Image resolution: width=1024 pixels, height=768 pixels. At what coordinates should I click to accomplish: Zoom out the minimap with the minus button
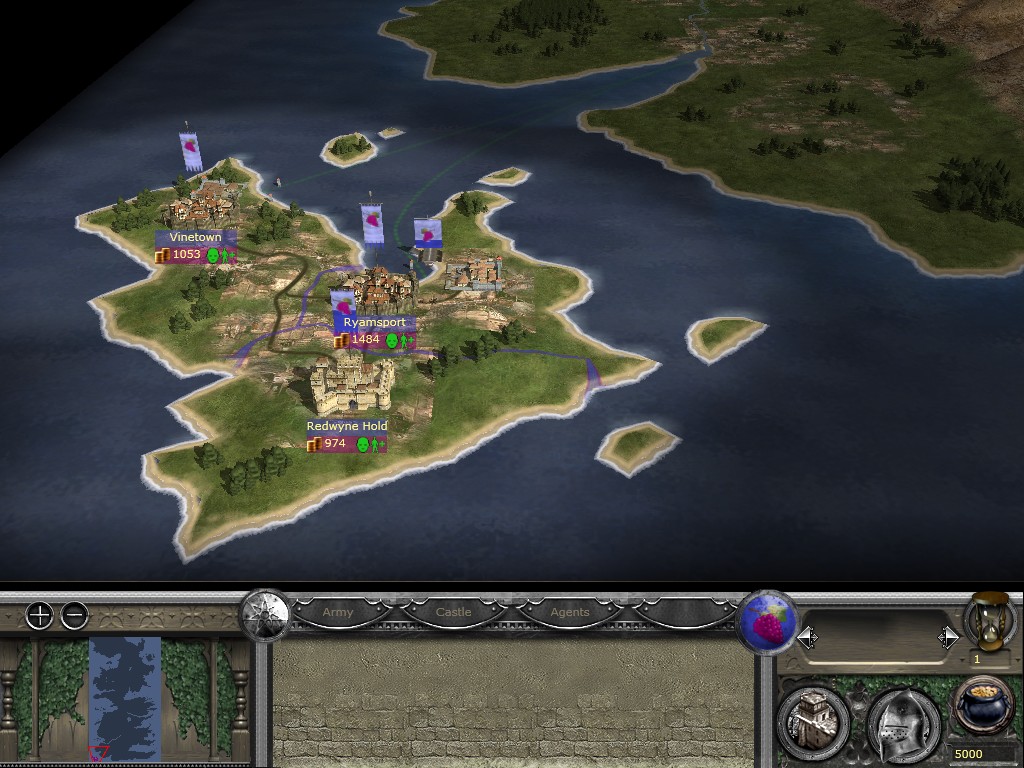tap(75, 616)
